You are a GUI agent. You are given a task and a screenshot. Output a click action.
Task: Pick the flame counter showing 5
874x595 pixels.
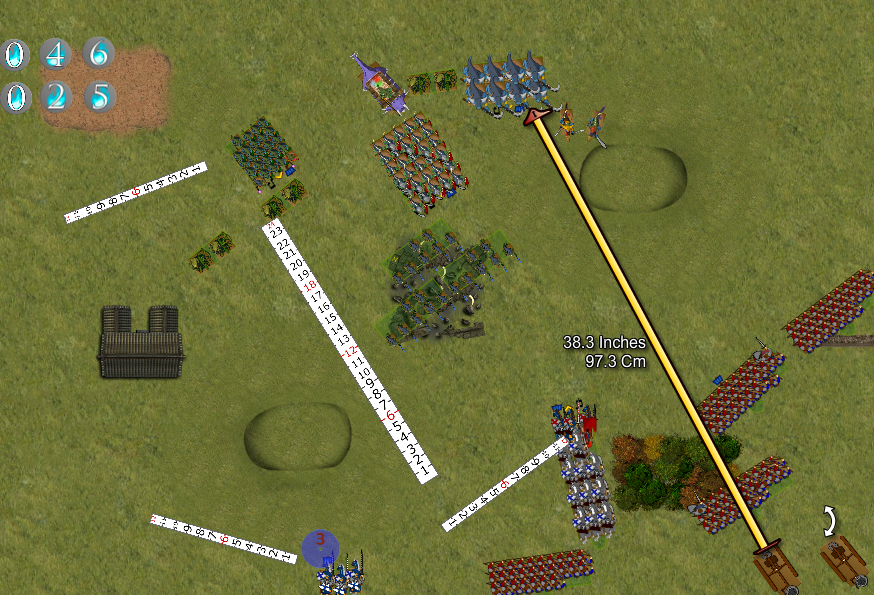pos(98,97)
